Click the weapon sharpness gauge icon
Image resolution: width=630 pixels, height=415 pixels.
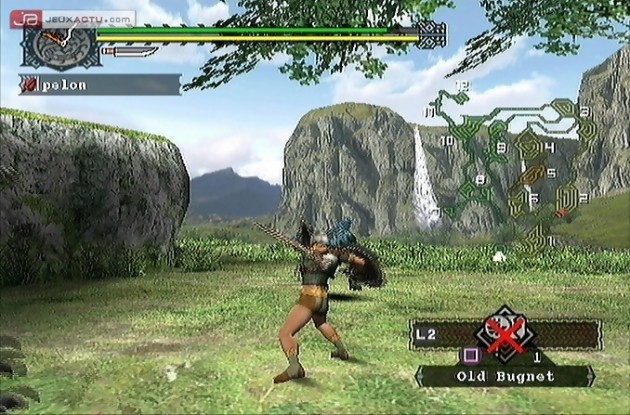(129, 50)
